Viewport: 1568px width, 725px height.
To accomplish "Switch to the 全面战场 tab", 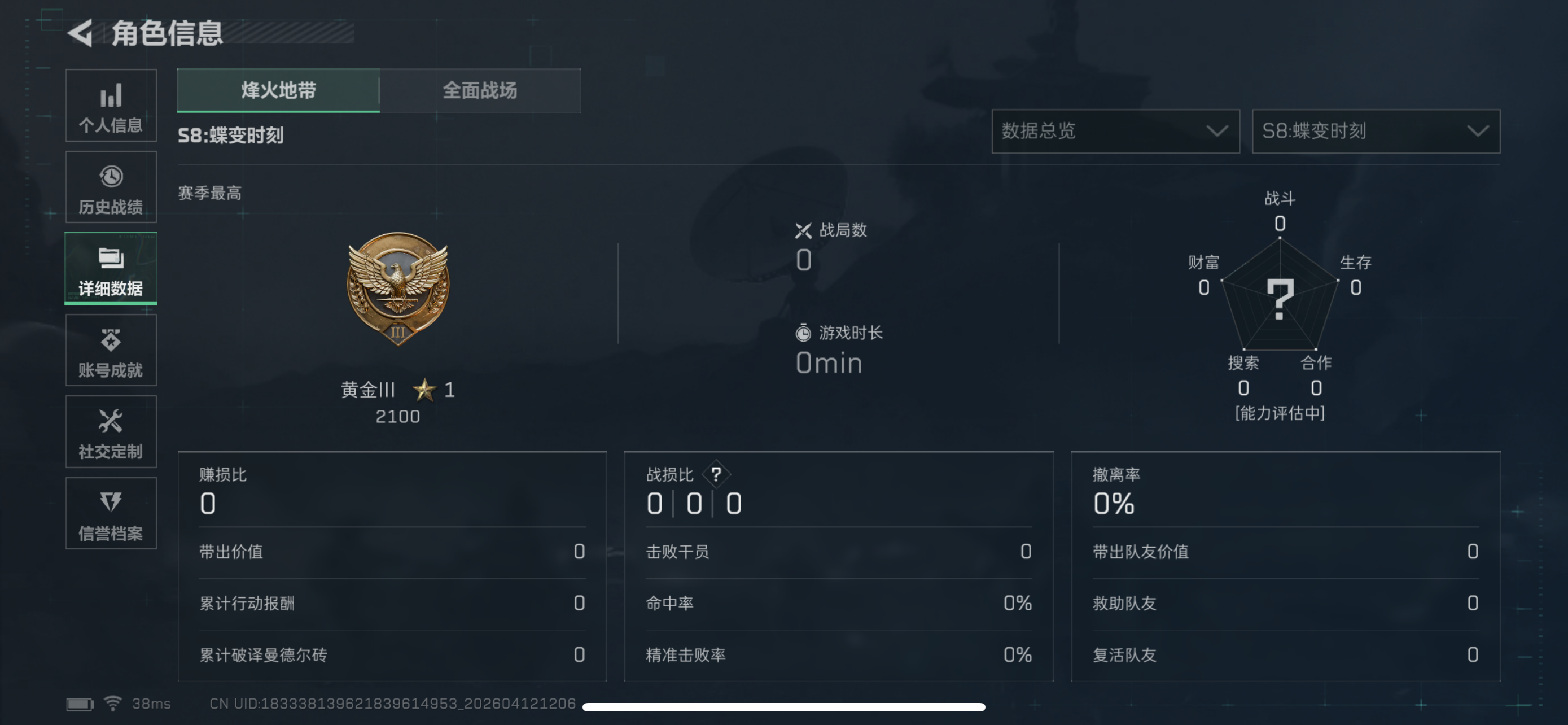I will (x=480, y=91).
